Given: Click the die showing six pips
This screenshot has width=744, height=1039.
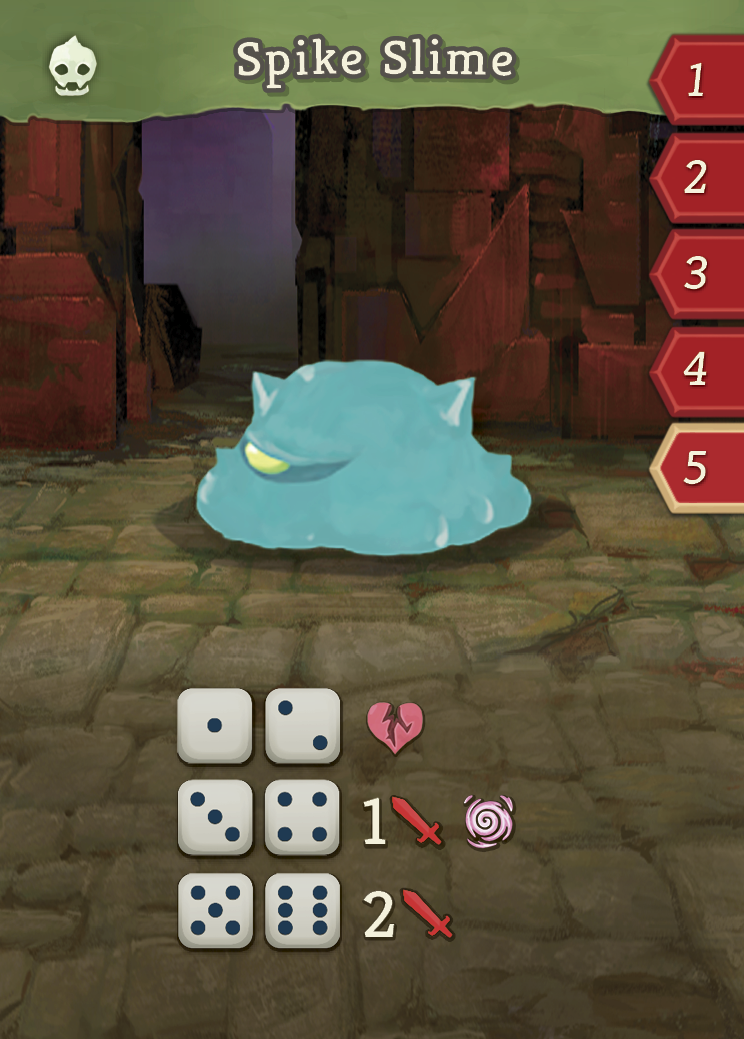Looking at the screenshot, I should click(x=303, y=911).
